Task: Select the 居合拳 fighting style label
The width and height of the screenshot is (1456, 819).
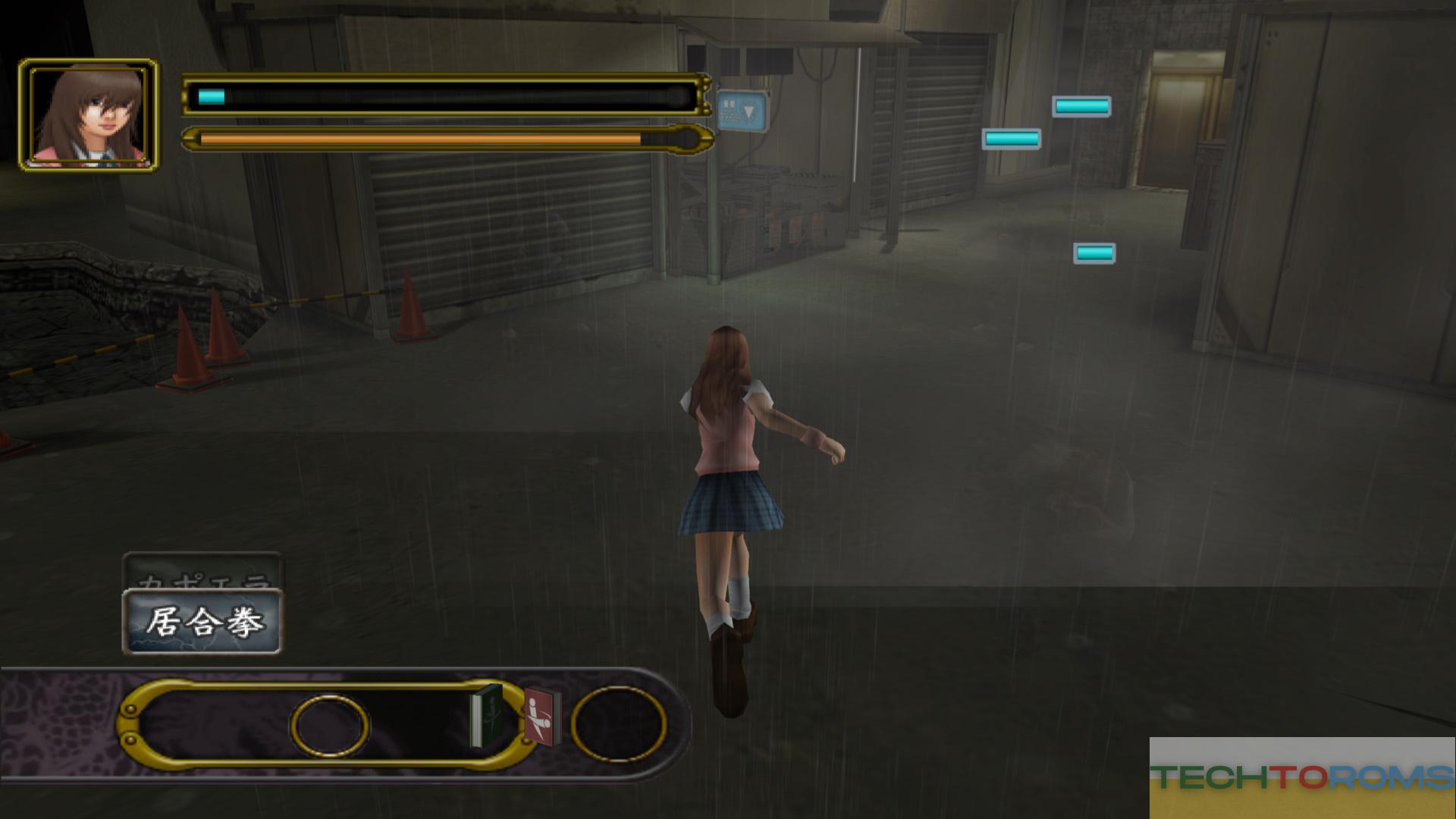Action: 202,623
